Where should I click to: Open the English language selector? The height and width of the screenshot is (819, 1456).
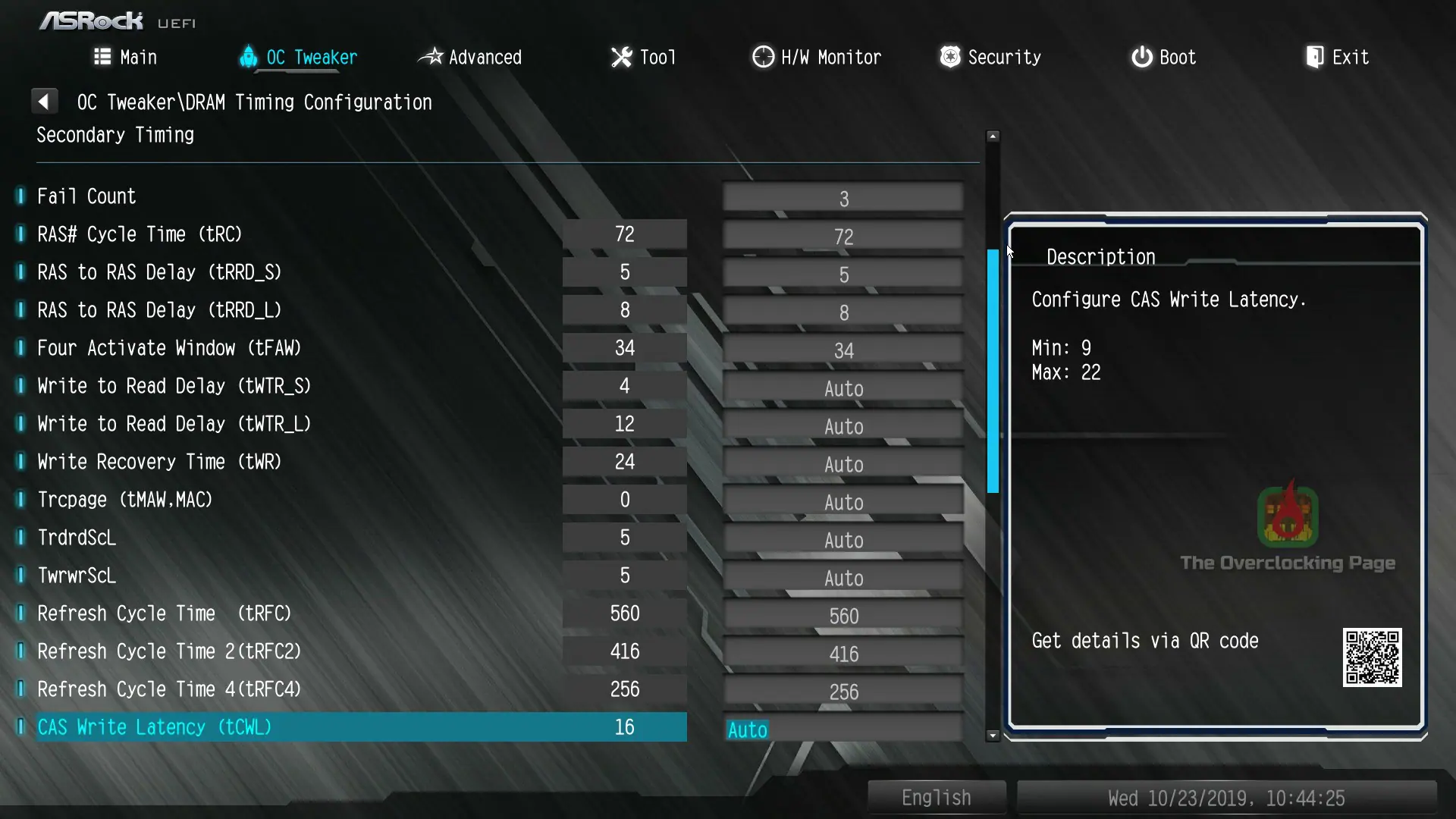click(936, 797)
